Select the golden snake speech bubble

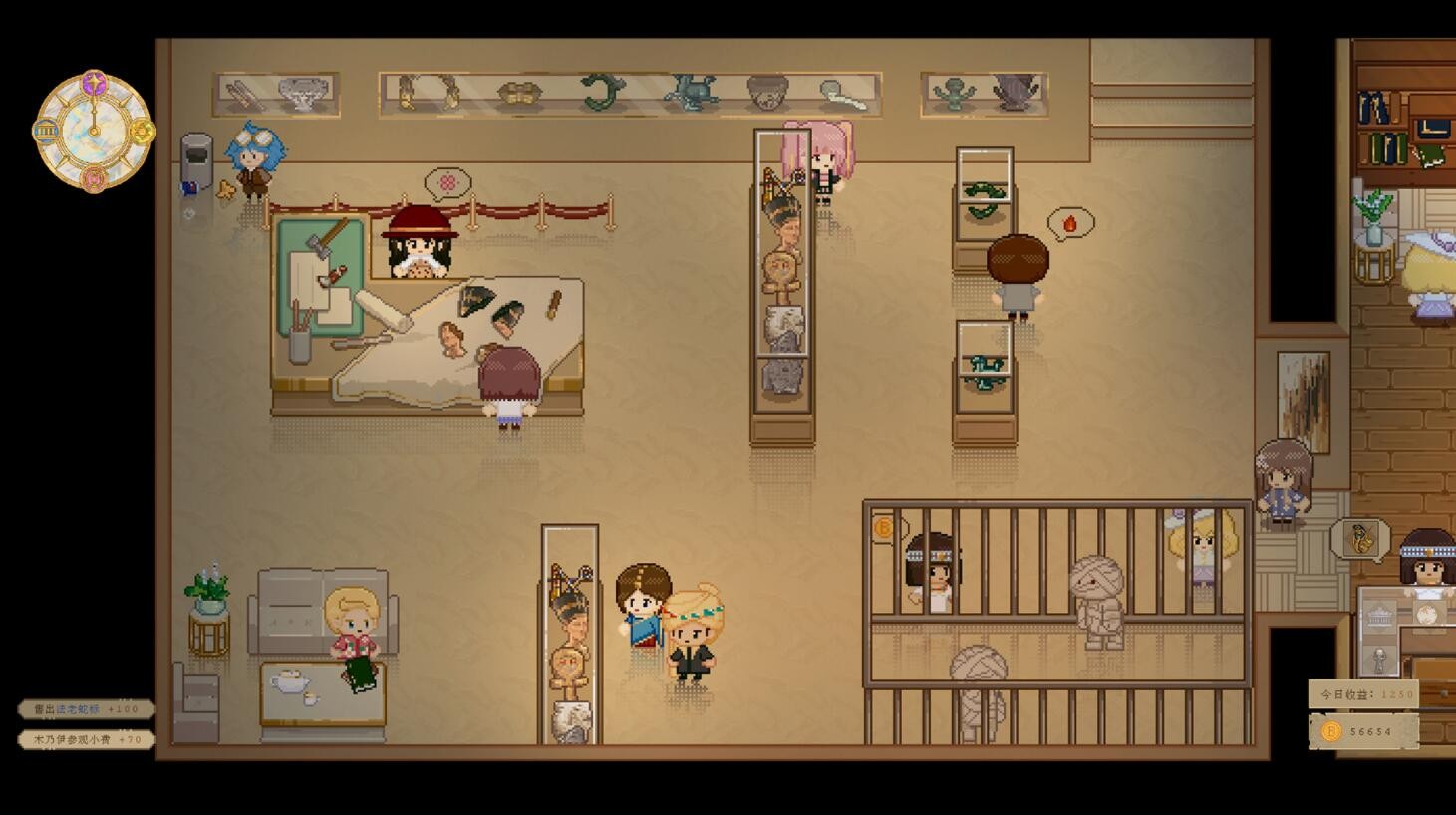[x=1360, y=539]
